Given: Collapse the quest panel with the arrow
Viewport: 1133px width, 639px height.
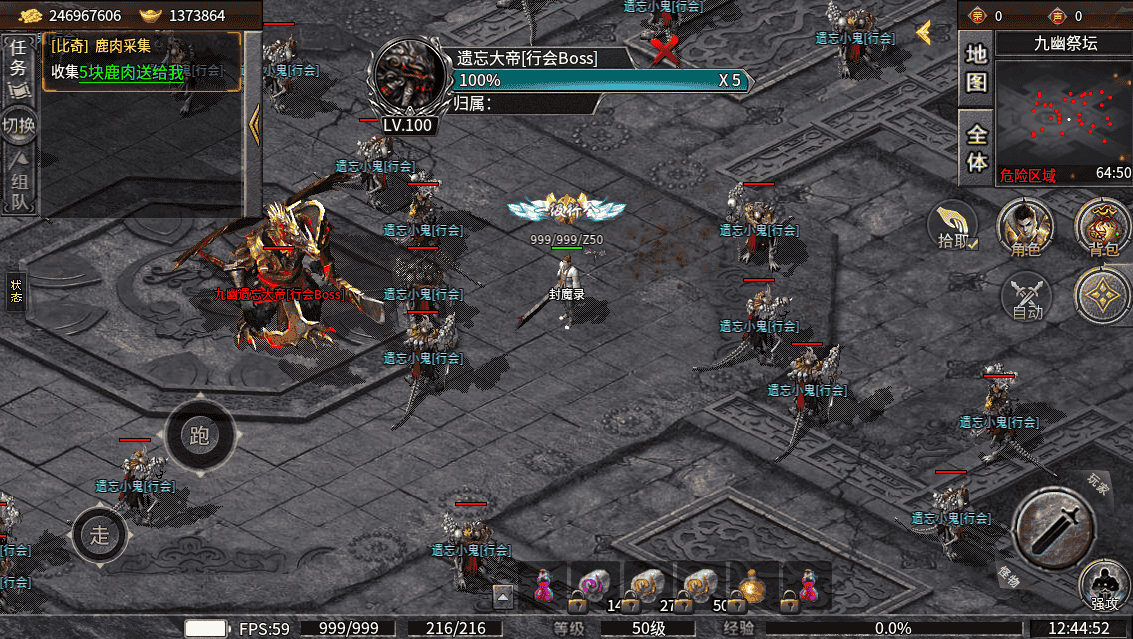Looking at the screenshot, I should coord(254,122).
